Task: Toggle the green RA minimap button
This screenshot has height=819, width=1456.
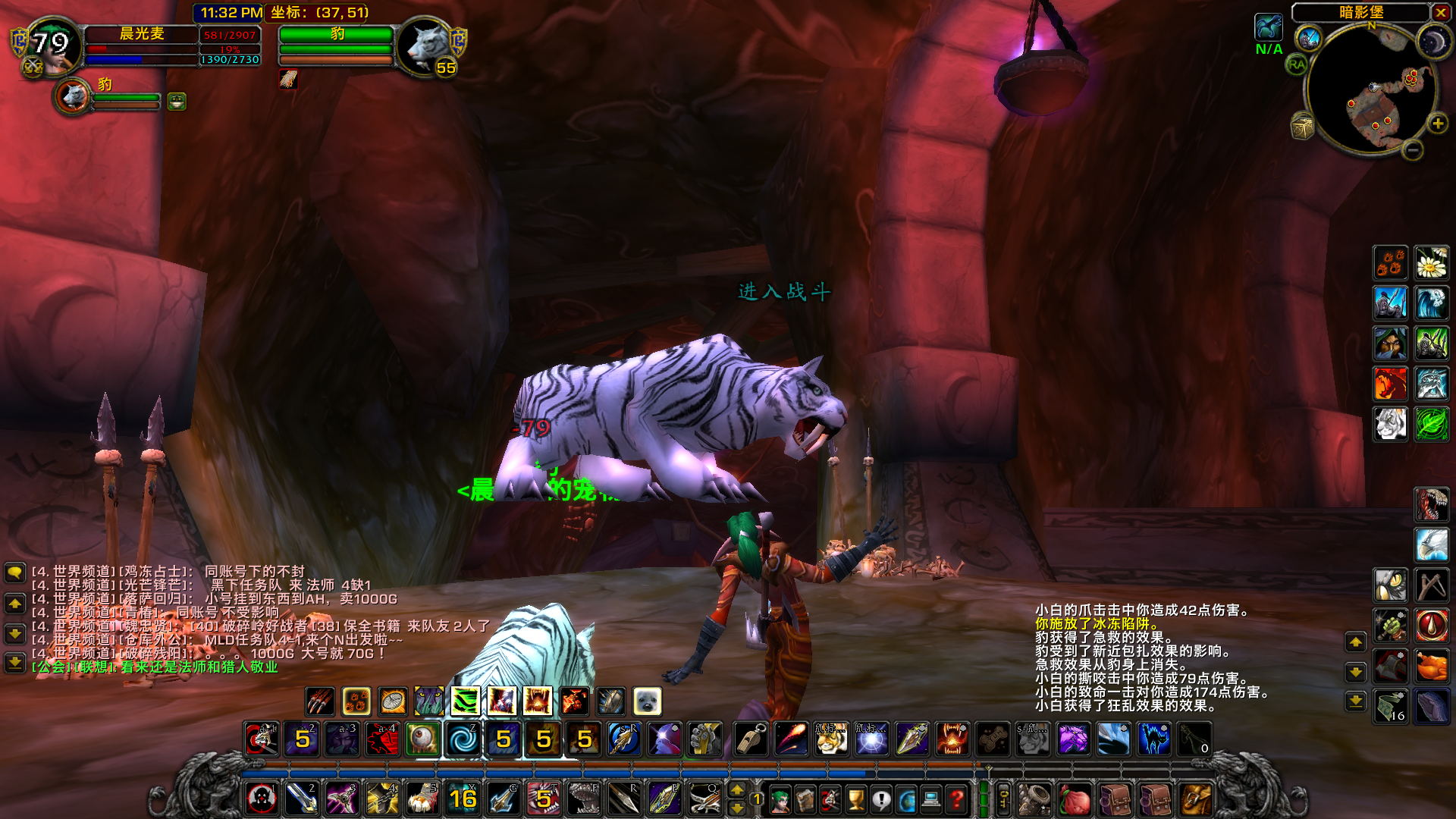Action: (1297, 64)
